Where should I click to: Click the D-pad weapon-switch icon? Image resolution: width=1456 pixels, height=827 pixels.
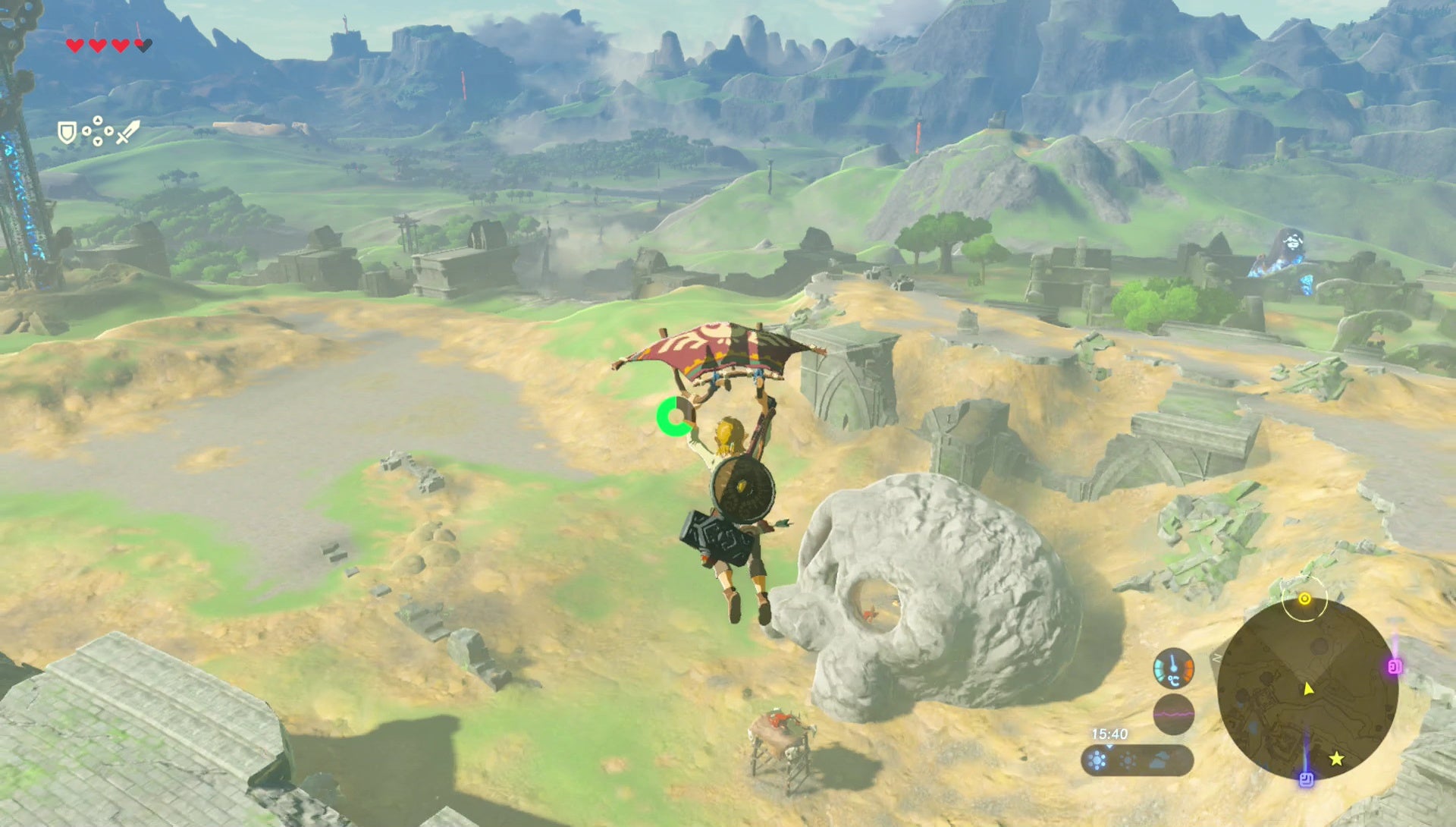(x=98, y=130)
